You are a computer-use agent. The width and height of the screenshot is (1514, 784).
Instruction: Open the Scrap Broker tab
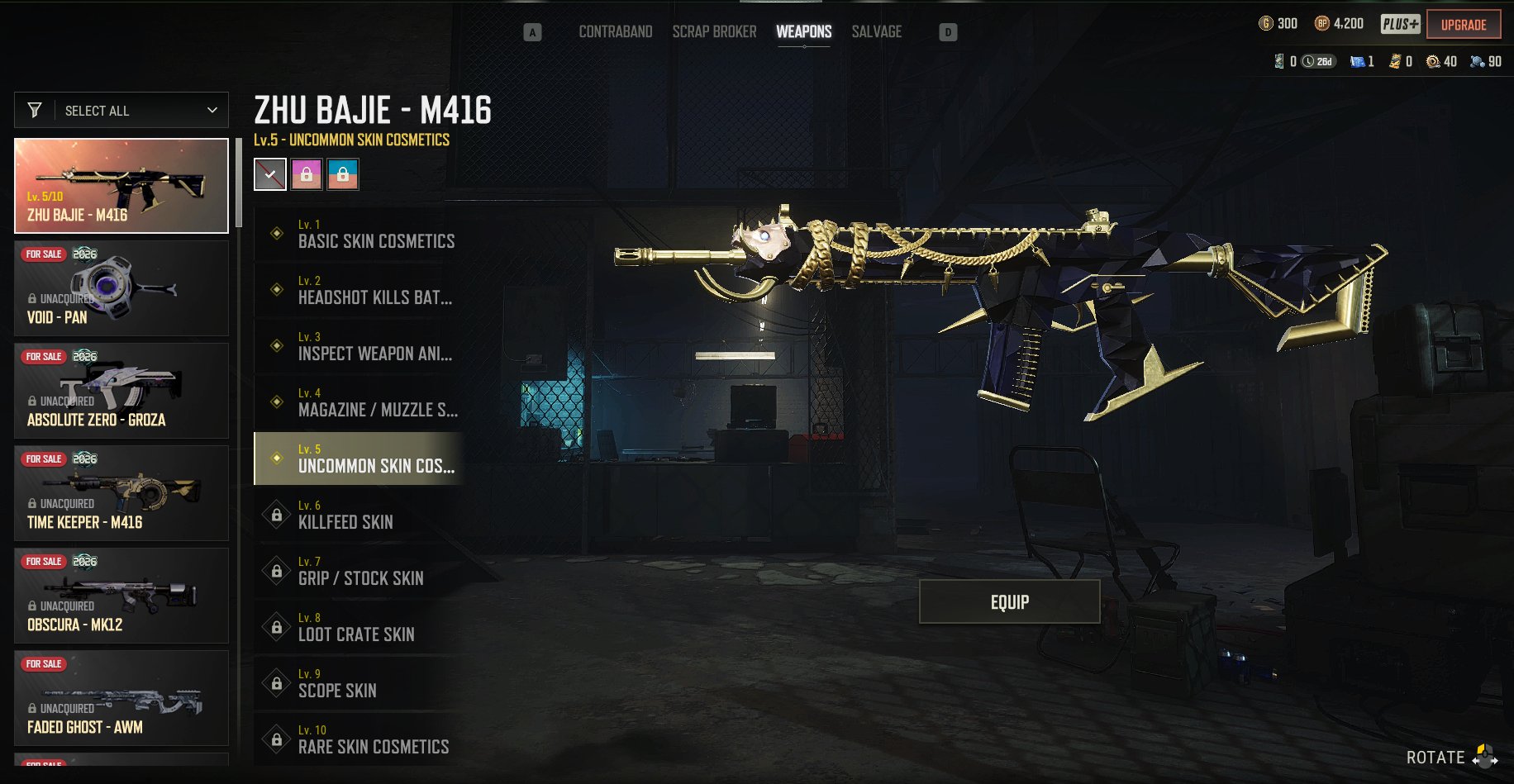[714, 31]
